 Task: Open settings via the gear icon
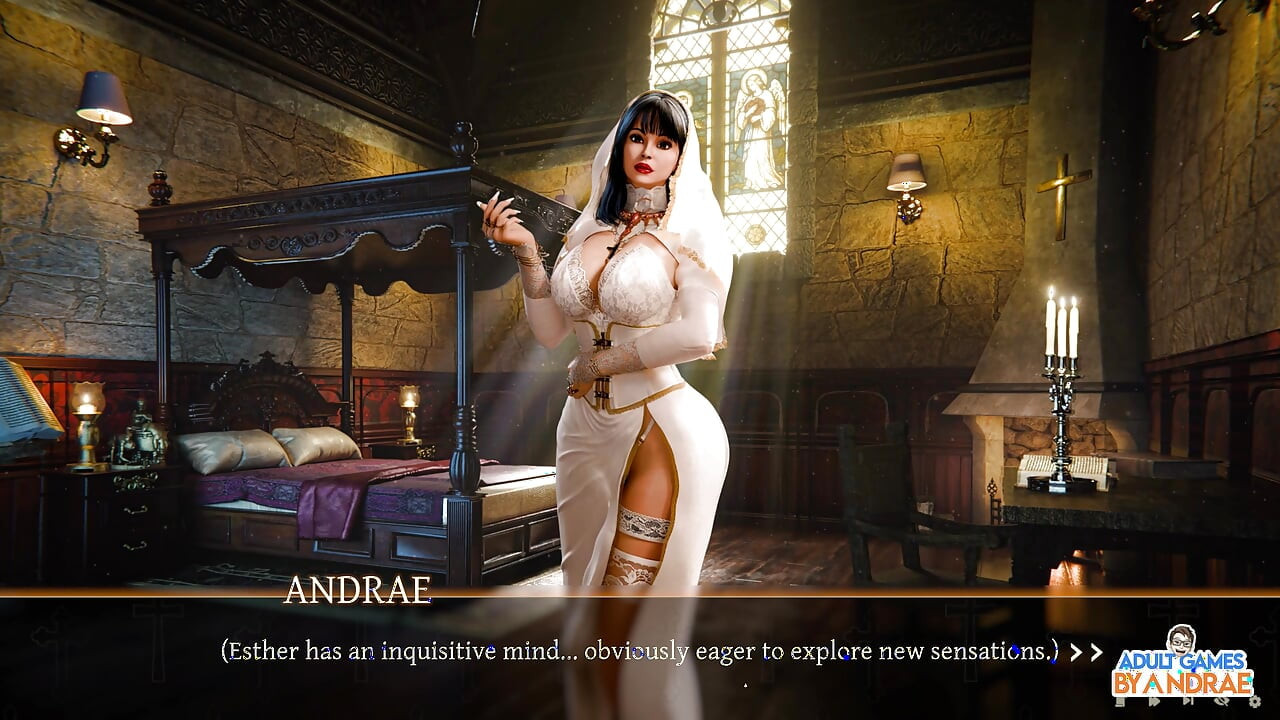pyautogui.click(x=1254, y=702)
